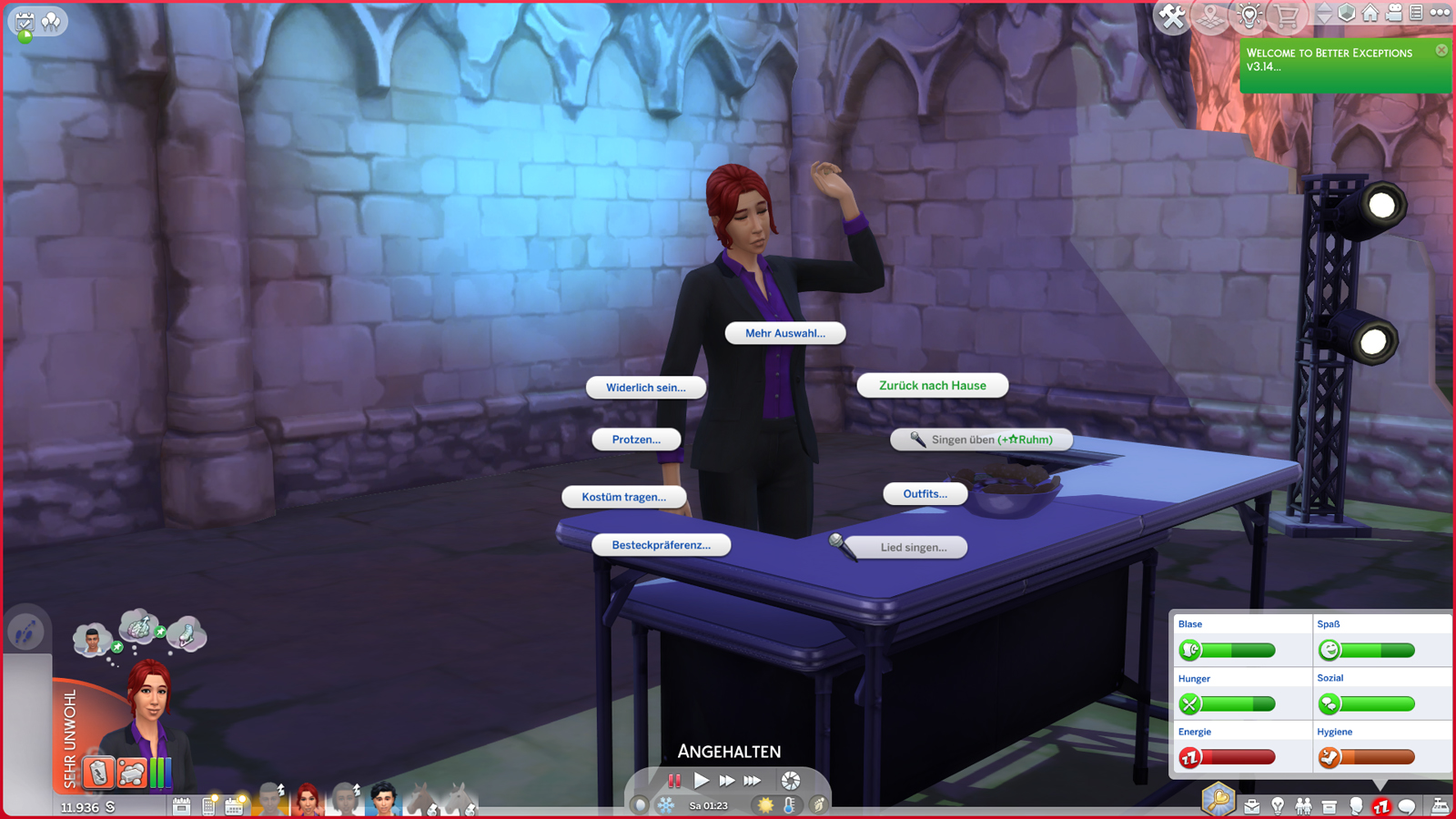Choose 'Kostüm tragen...' from the interaction menu
Image resolution: width=1456 pixels, height=819 pixels.
(624, 497)
